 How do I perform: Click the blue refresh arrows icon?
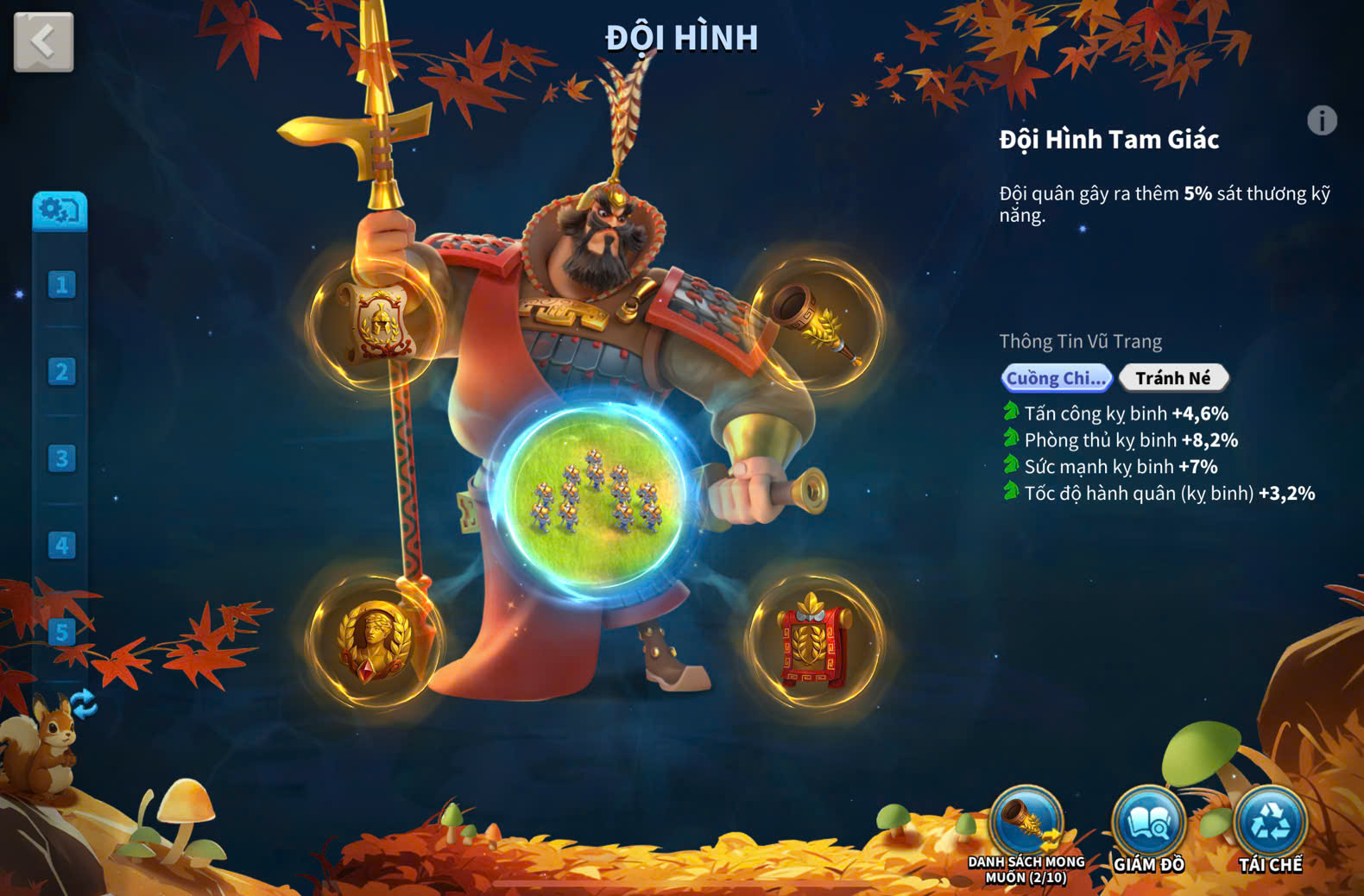pos(84,704)
